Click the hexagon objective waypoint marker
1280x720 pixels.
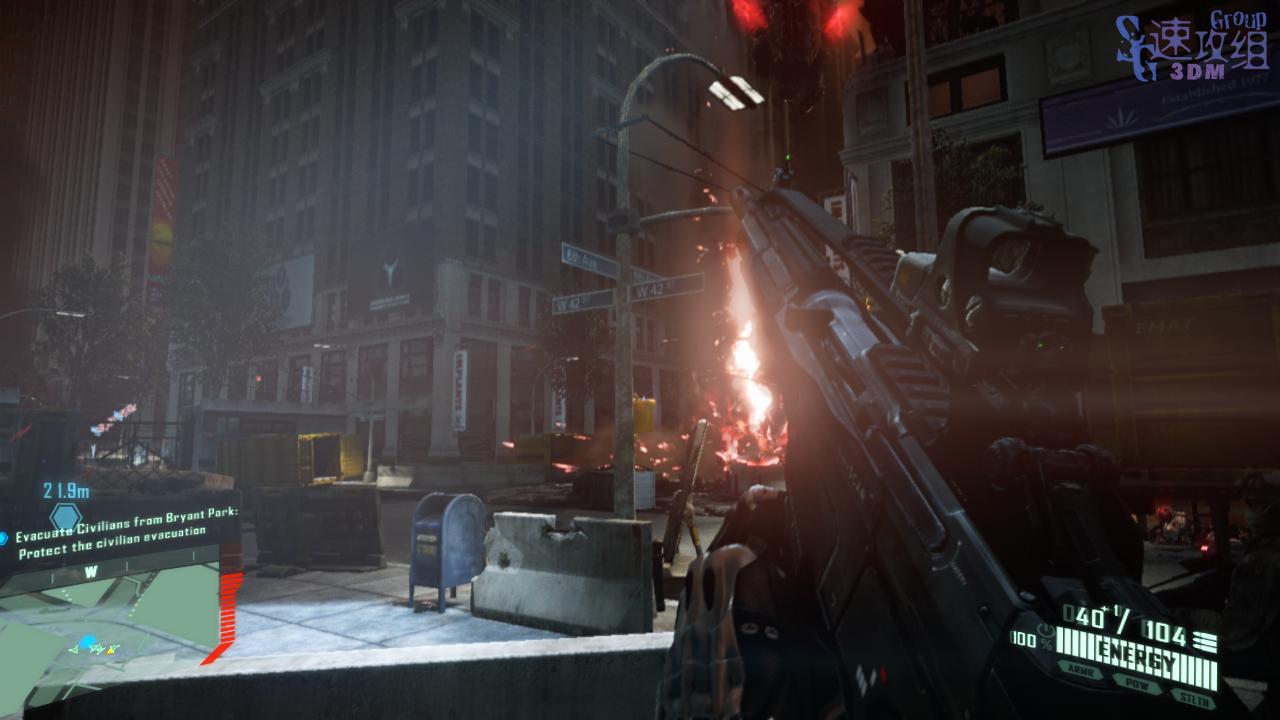tap(66, 516)
